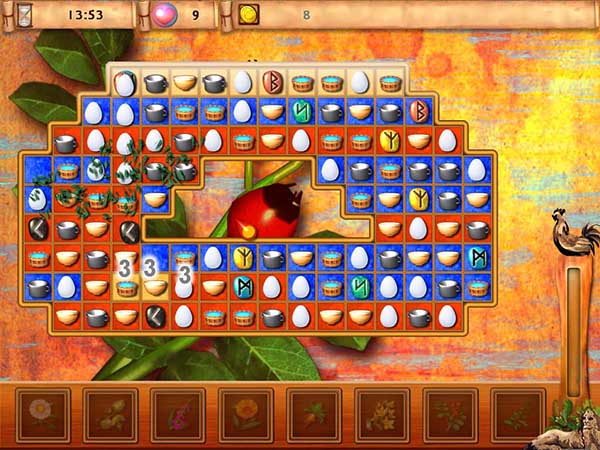Screen dimensions: 600x450
Task: Activate the pink flower bonus slot
Action: point(178,415)
